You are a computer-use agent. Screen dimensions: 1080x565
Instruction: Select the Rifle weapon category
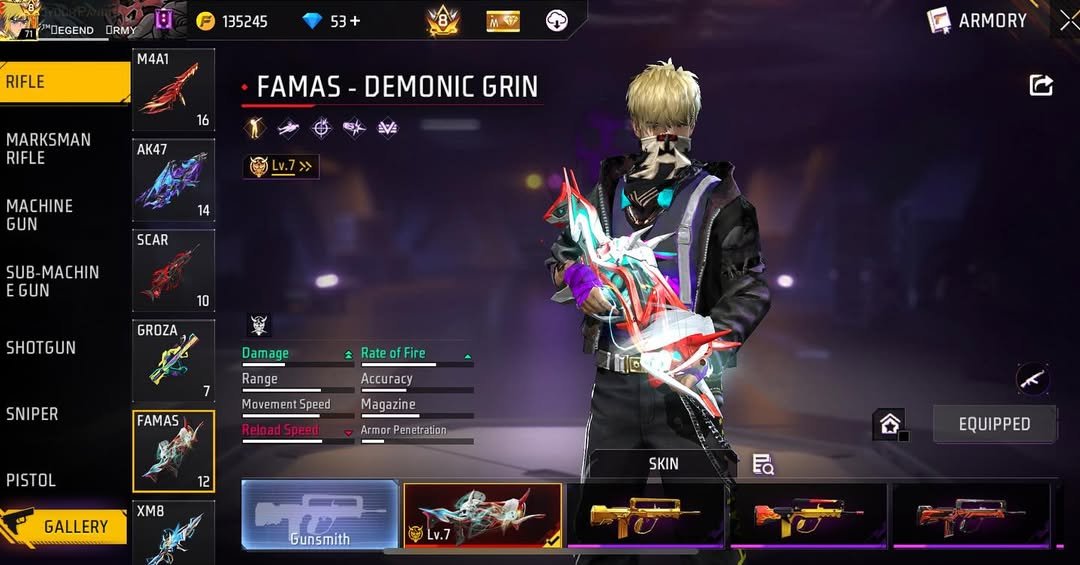(60, 82)
